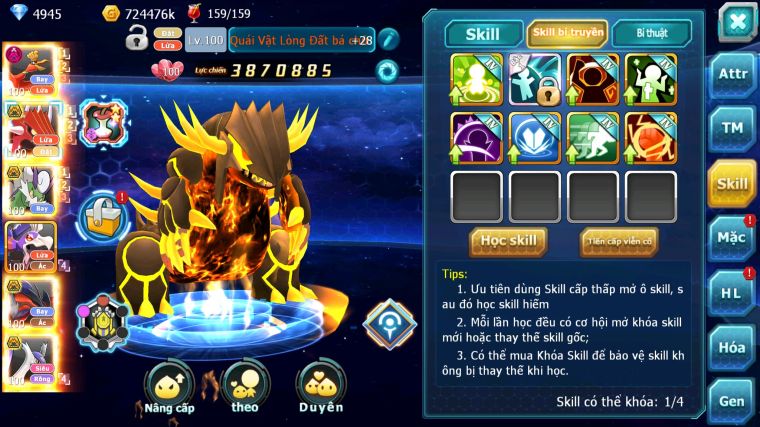Screen dimensions: 760x427
Task: Open the TM side tab
Action: (732, 128)
